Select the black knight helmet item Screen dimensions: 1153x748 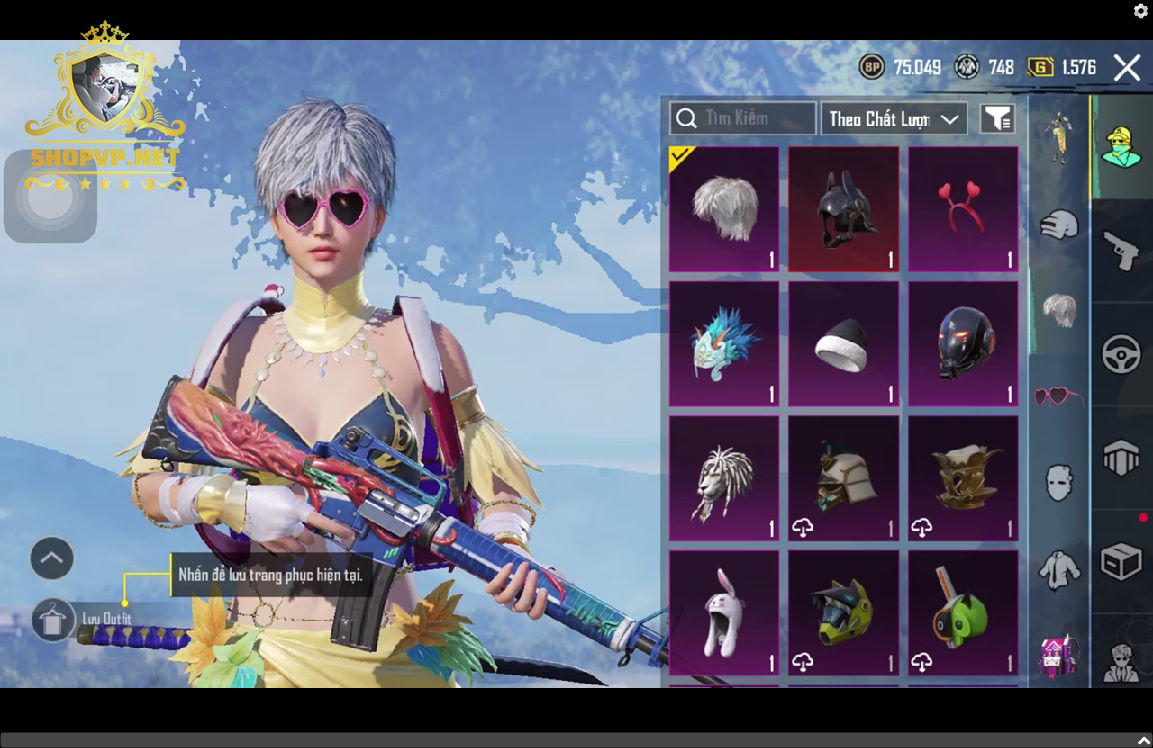(x=843, y=209)
